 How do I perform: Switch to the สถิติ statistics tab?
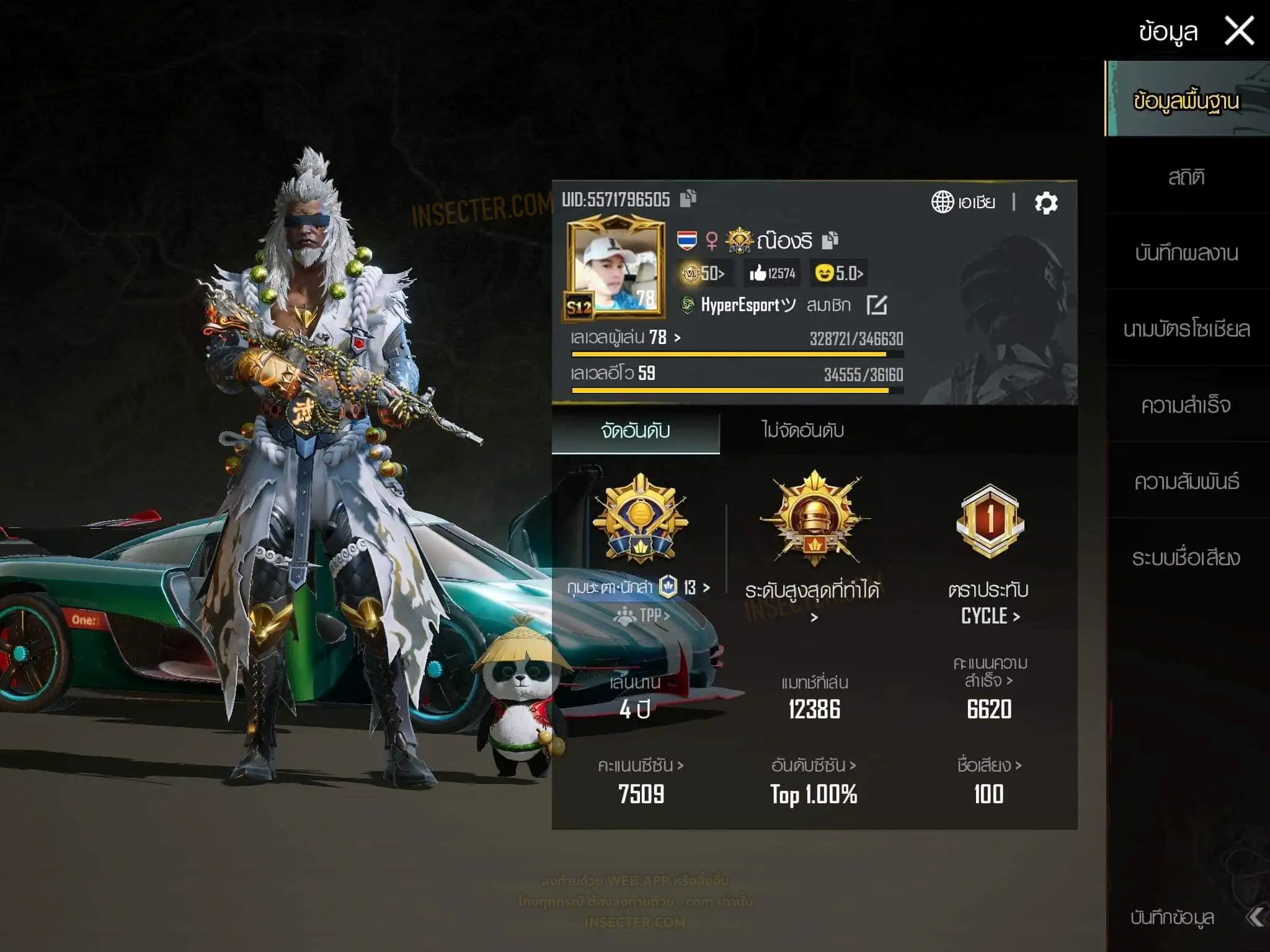[1186, 178]
